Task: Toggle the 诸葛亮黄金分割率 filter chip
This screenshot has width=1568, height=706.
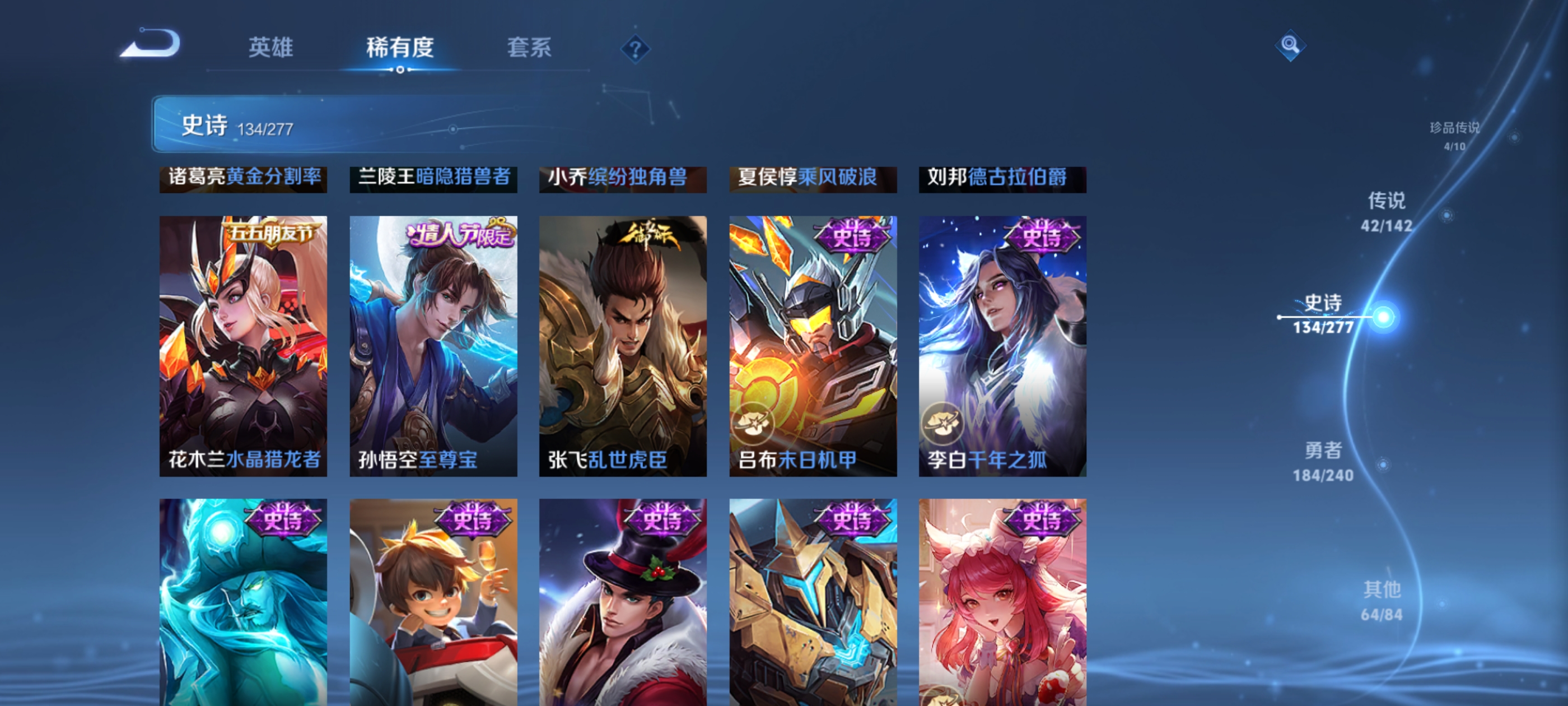Action: [x=245, y=180]
